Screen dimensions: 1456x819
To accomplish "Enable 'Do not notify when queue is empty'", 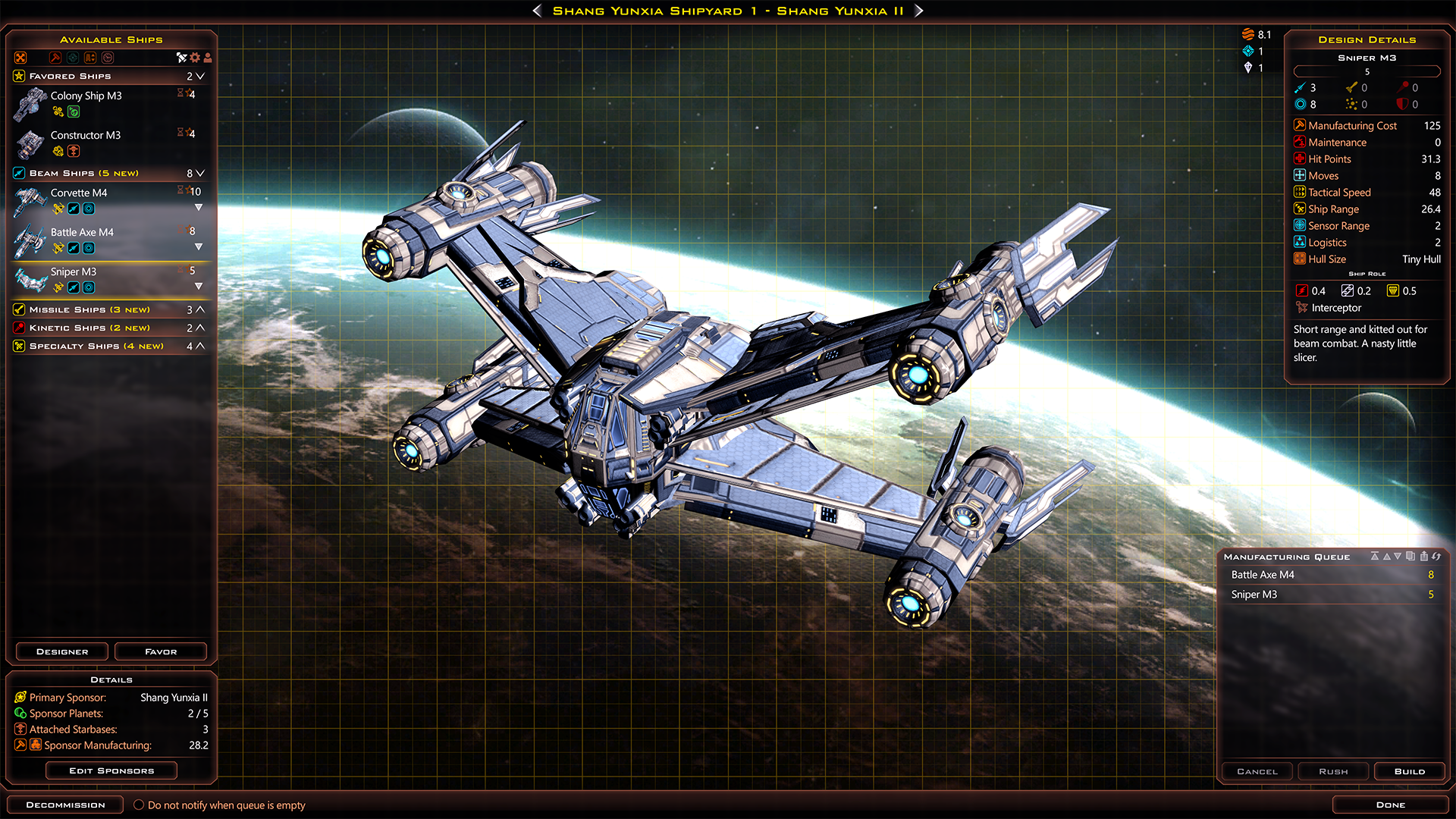I will [x=139, y=805].
